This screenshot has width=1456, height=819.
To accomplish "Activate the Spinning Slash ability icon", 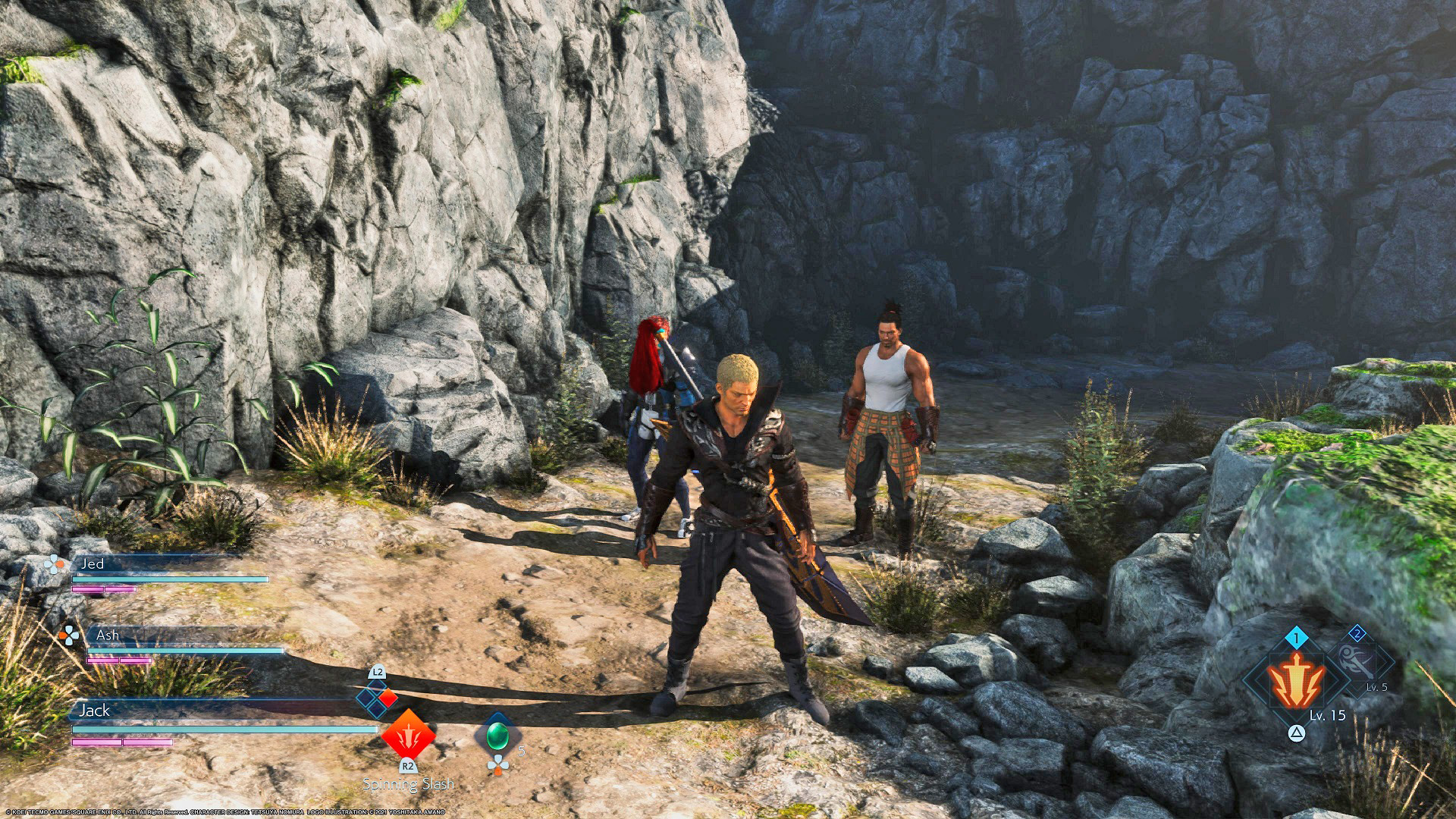I will click(x=408, y=733).
